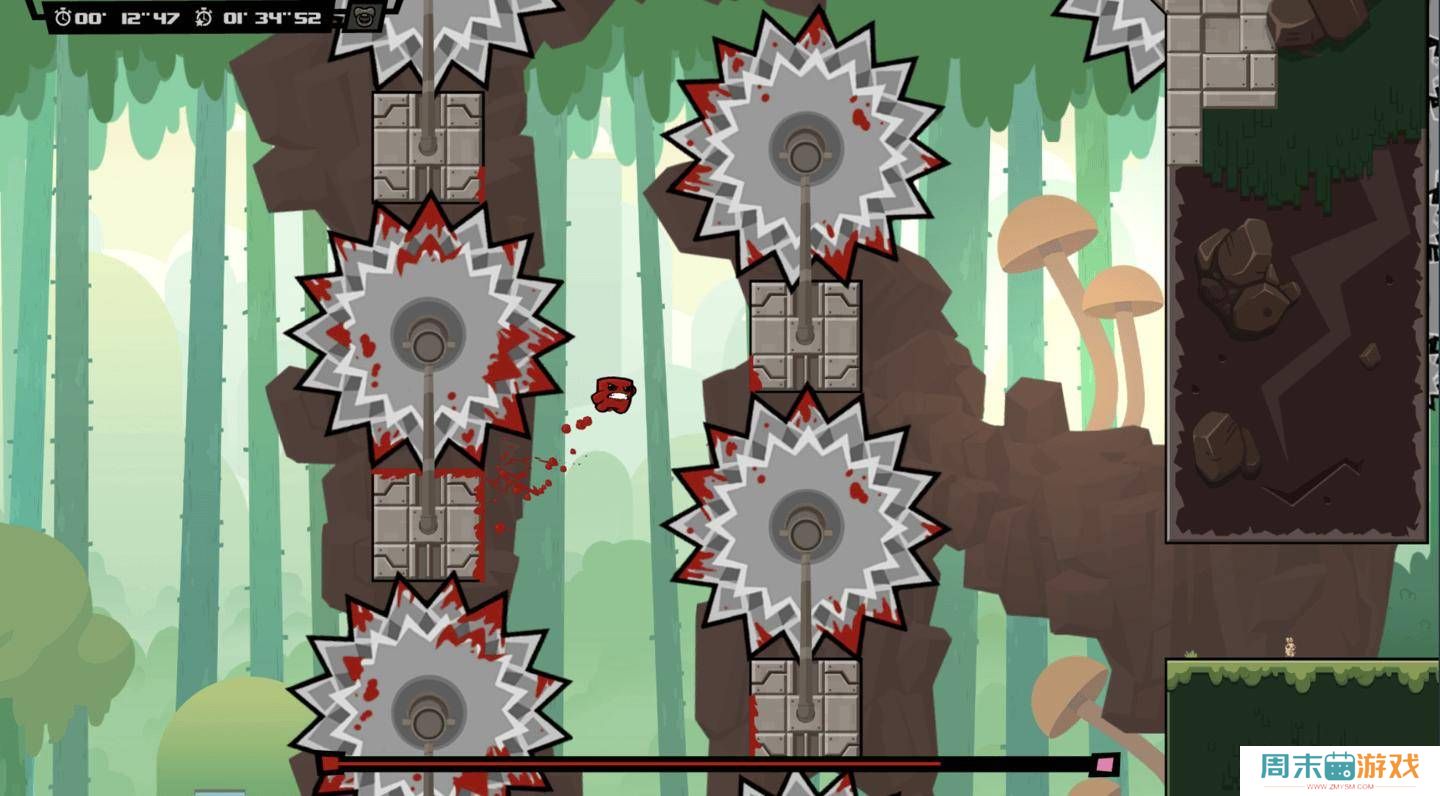The width and height of the screenshot is (1440, 796).
Task: Open the 周末游戏 watermark logo
Action: (x=1339, y=770)
